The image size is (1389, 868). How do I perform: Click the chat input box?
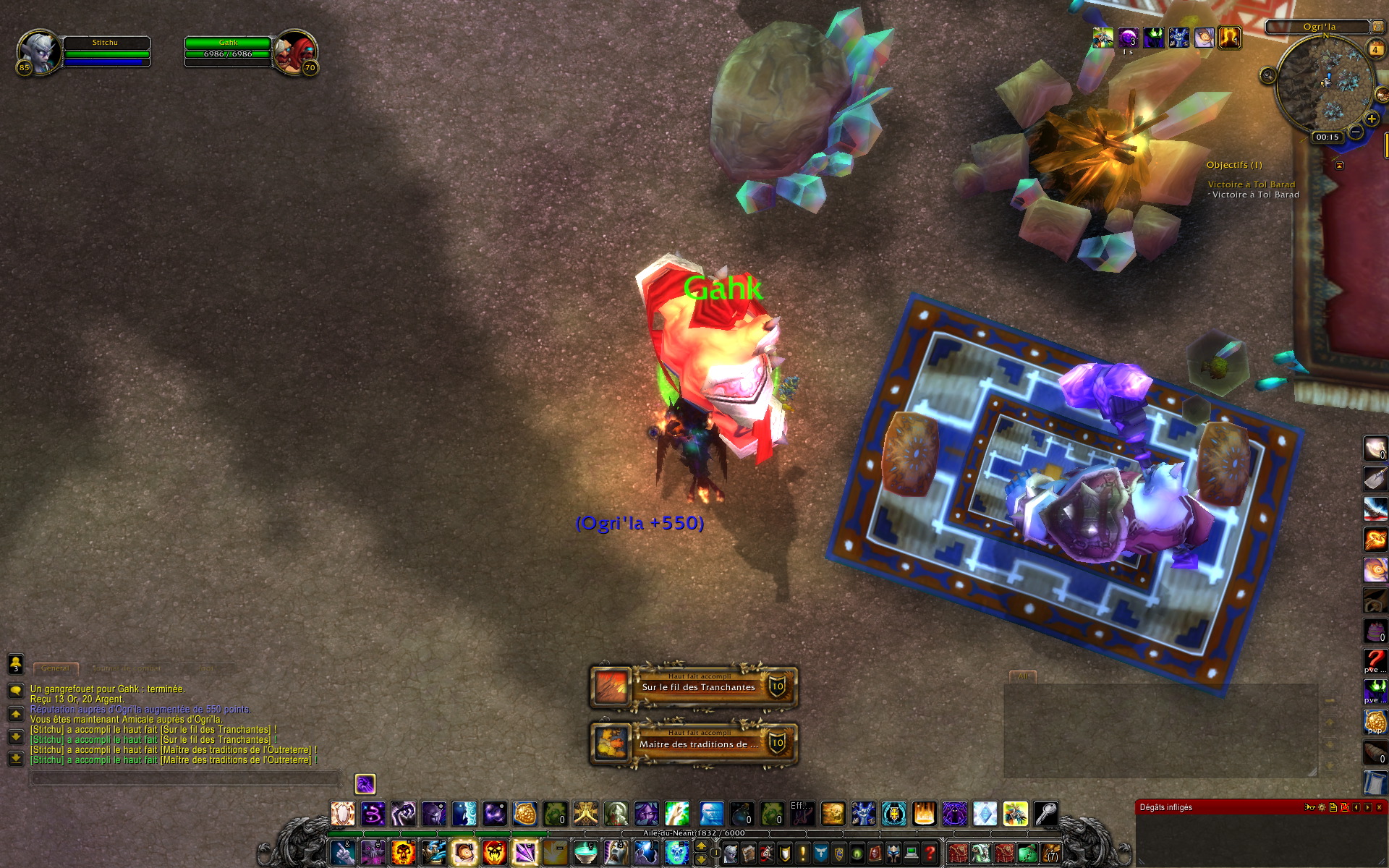(184, 779)
